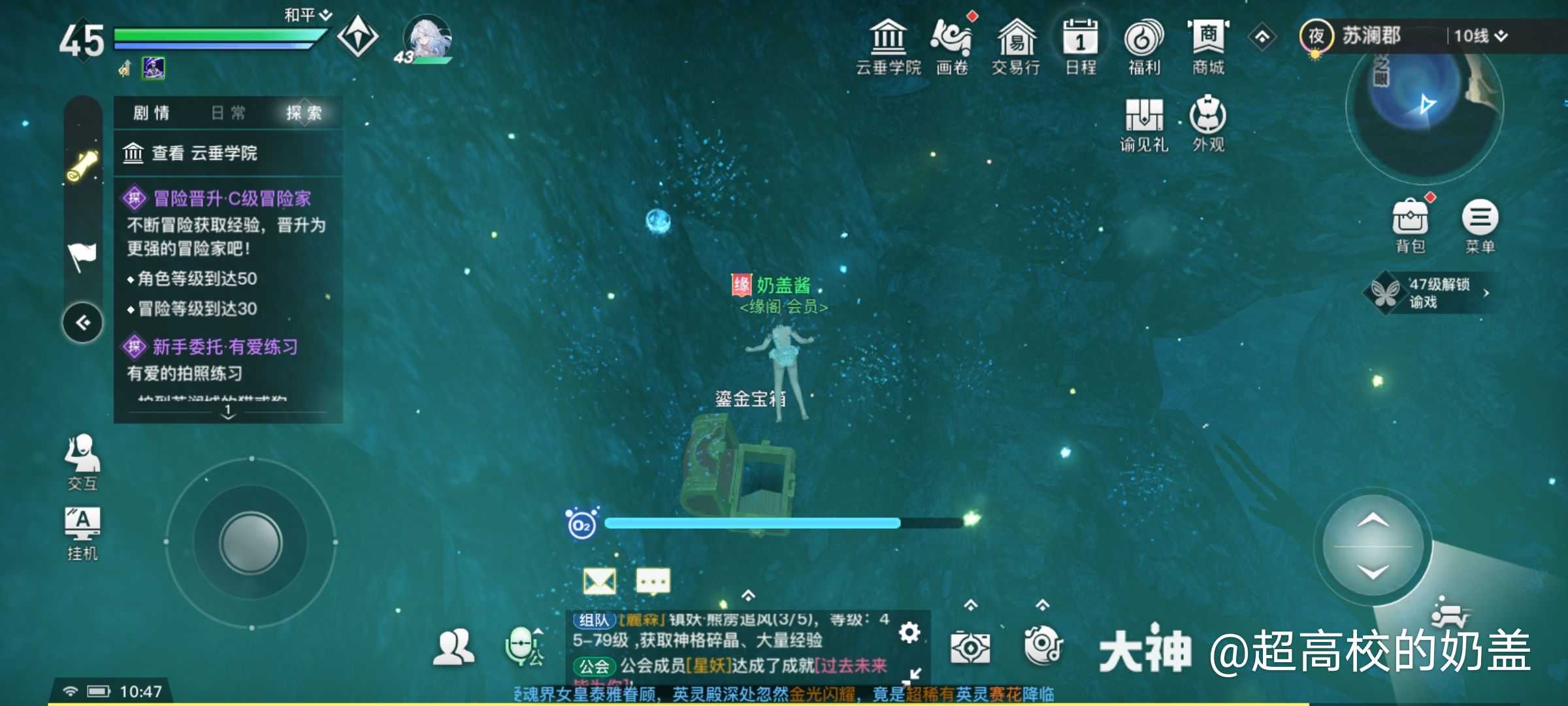
Task: Open the 10线 channel dropdown
Action: 1480,36
